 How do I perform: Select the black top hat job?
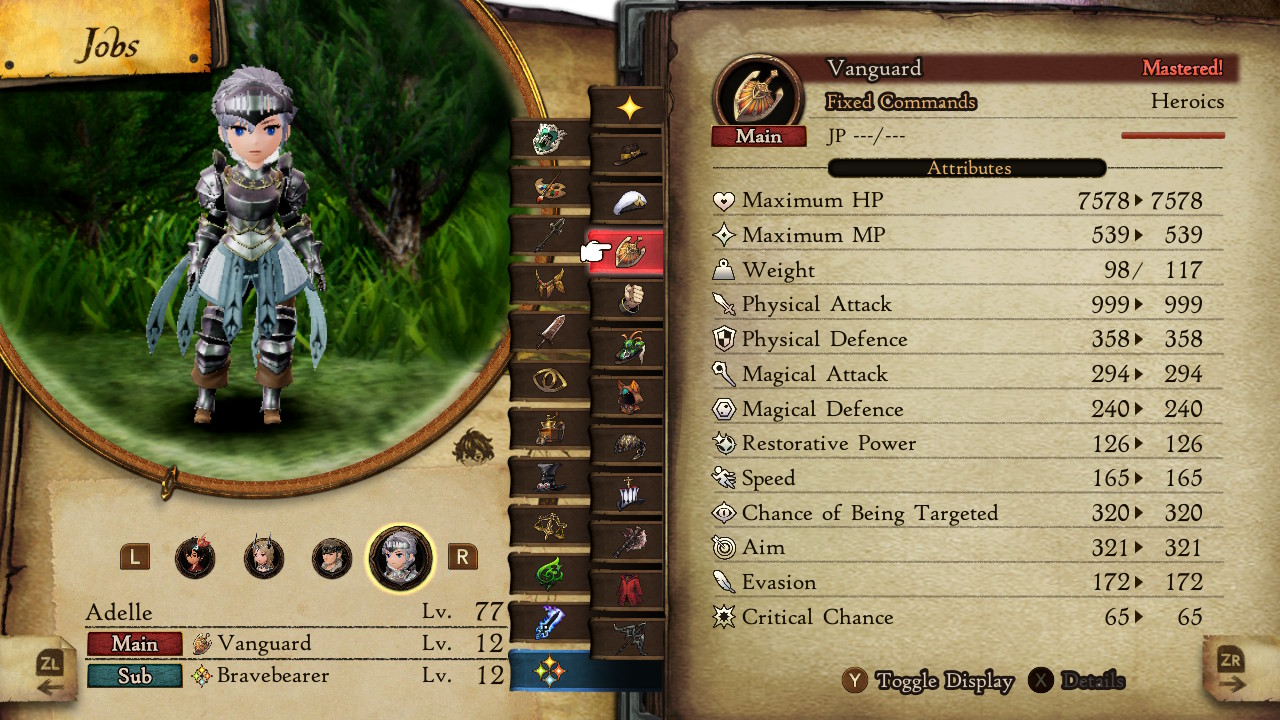click(x=549, y=477)
